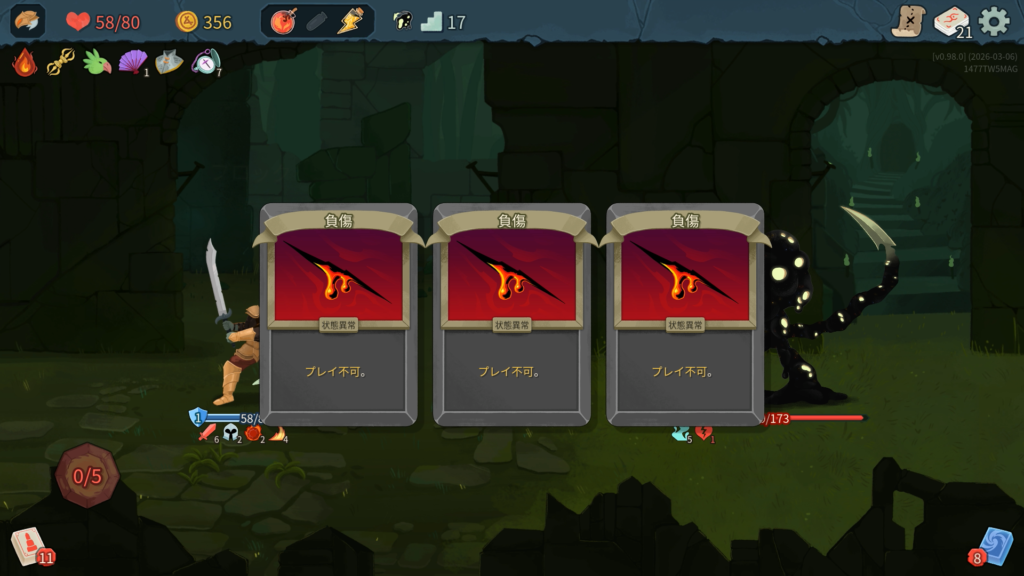Select the red fire potion
Screen dimensions: 1024x576
coord(283,21)
